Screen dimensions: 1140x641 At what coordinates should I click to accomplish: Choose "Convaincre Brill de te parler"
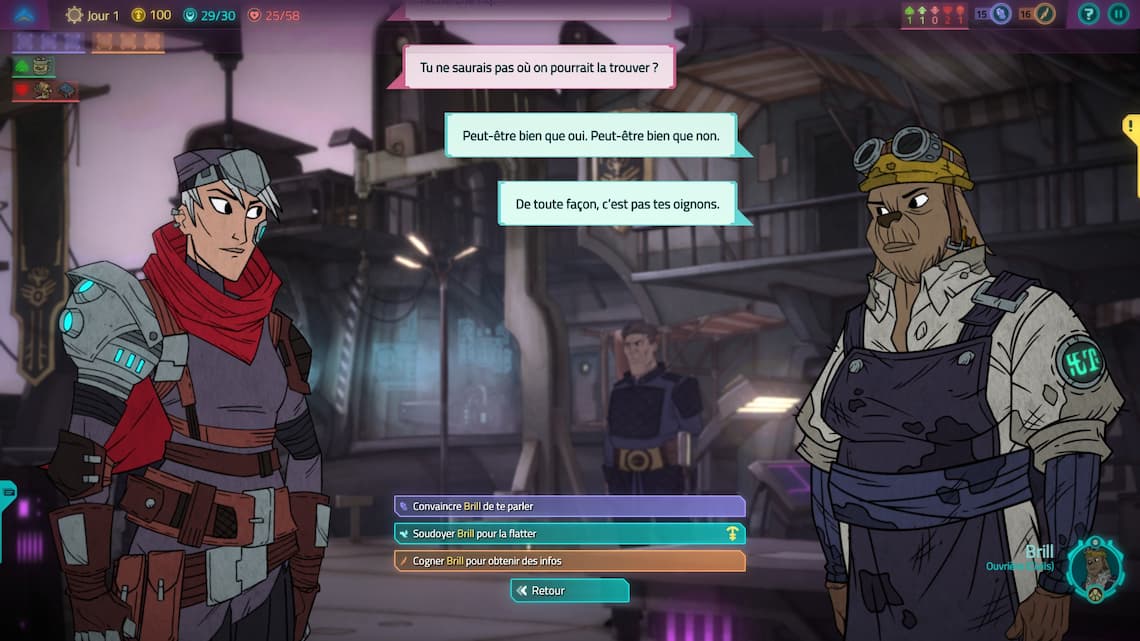tap(569, 507)
